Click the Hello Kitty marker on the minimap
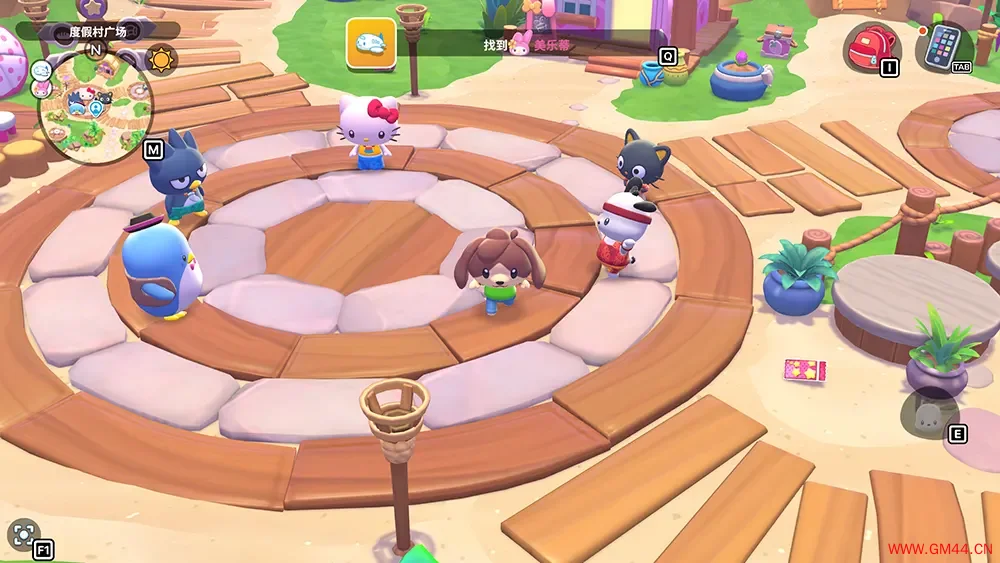The height and width of the screenshot is (563, 1000). tap(88, 96)
